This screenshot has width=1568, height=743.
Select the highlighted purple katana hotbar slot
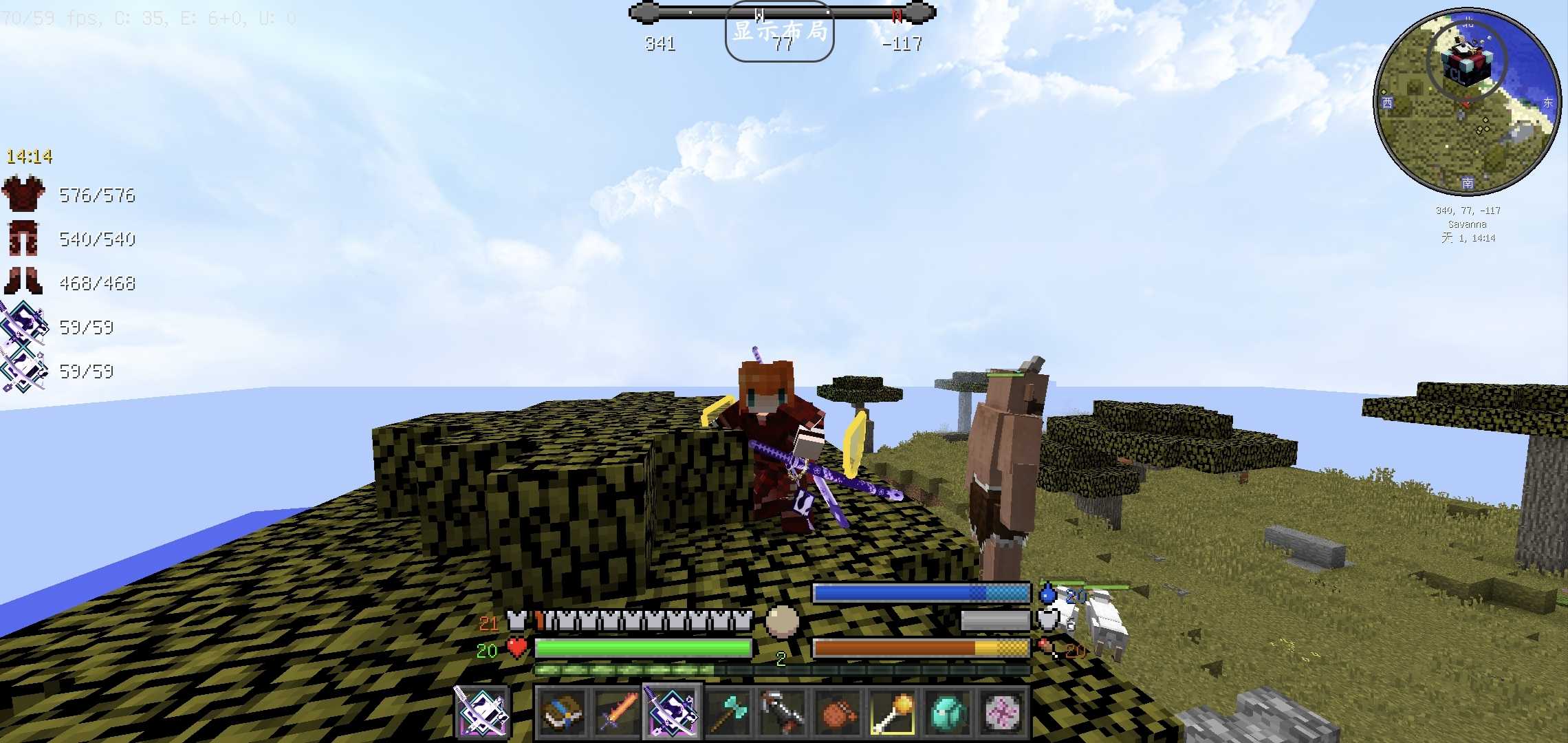(x=672, y=712)
